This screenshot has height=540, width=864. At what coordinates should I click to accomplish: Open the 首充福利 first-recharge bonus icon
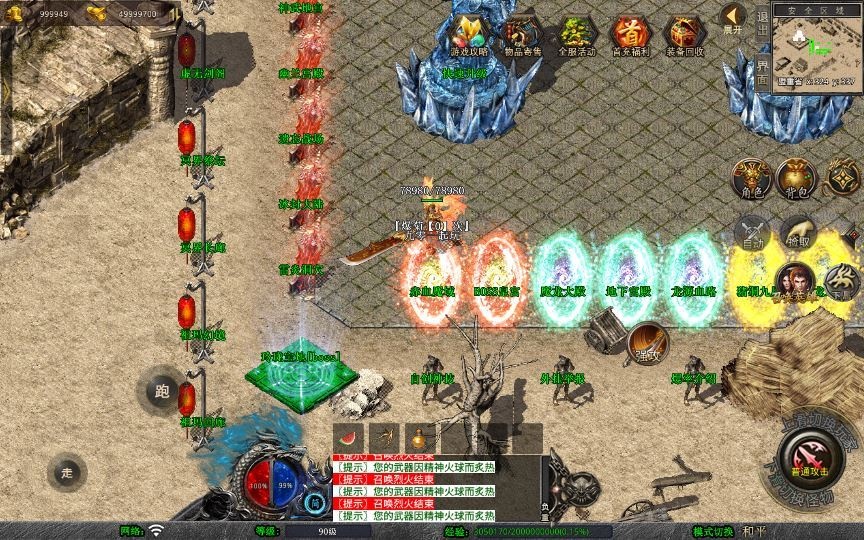pyautogui.click(x=629, y=35)
